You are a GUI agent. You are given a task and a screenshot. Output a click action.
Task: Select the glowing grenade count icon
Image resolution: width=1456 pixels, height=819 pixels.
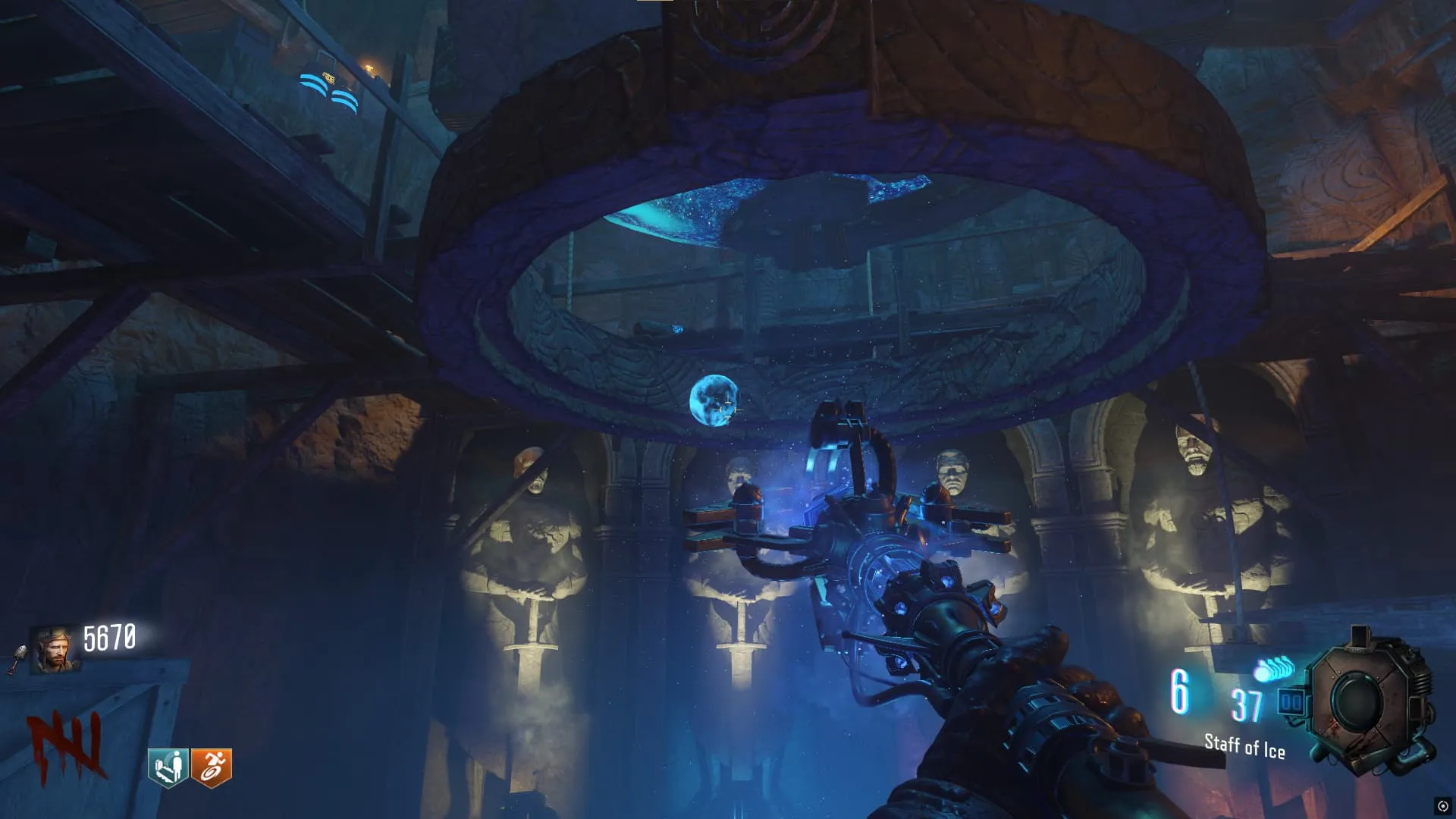pos(1274,670)
